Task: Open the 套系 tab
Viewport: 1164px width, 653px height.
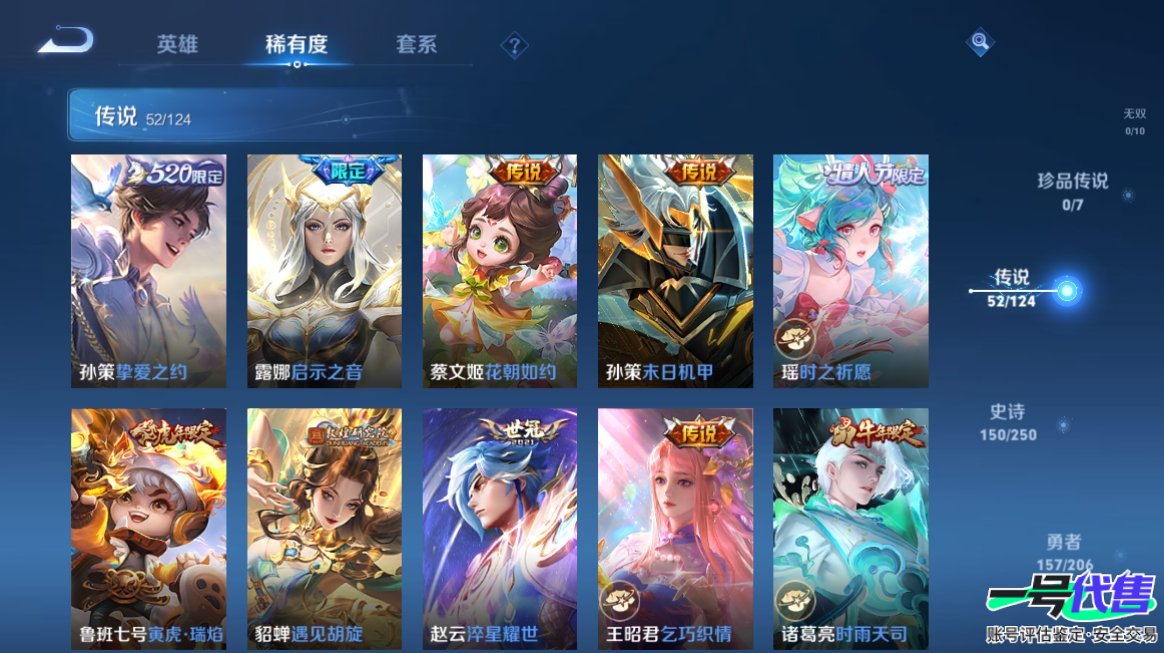Action: [x=416, y=45]
